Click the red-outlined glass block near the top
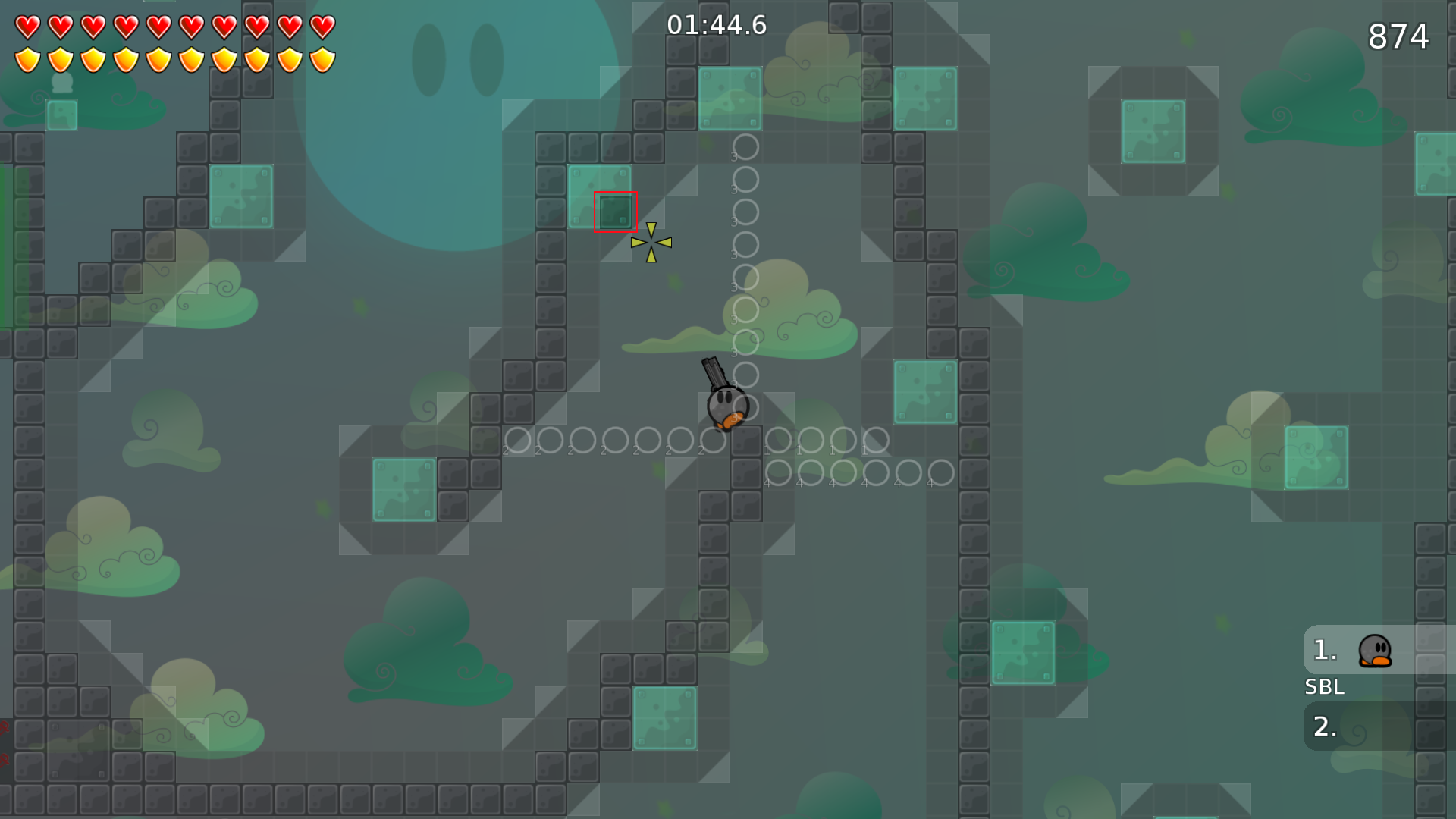 click(x=616, y=212)
